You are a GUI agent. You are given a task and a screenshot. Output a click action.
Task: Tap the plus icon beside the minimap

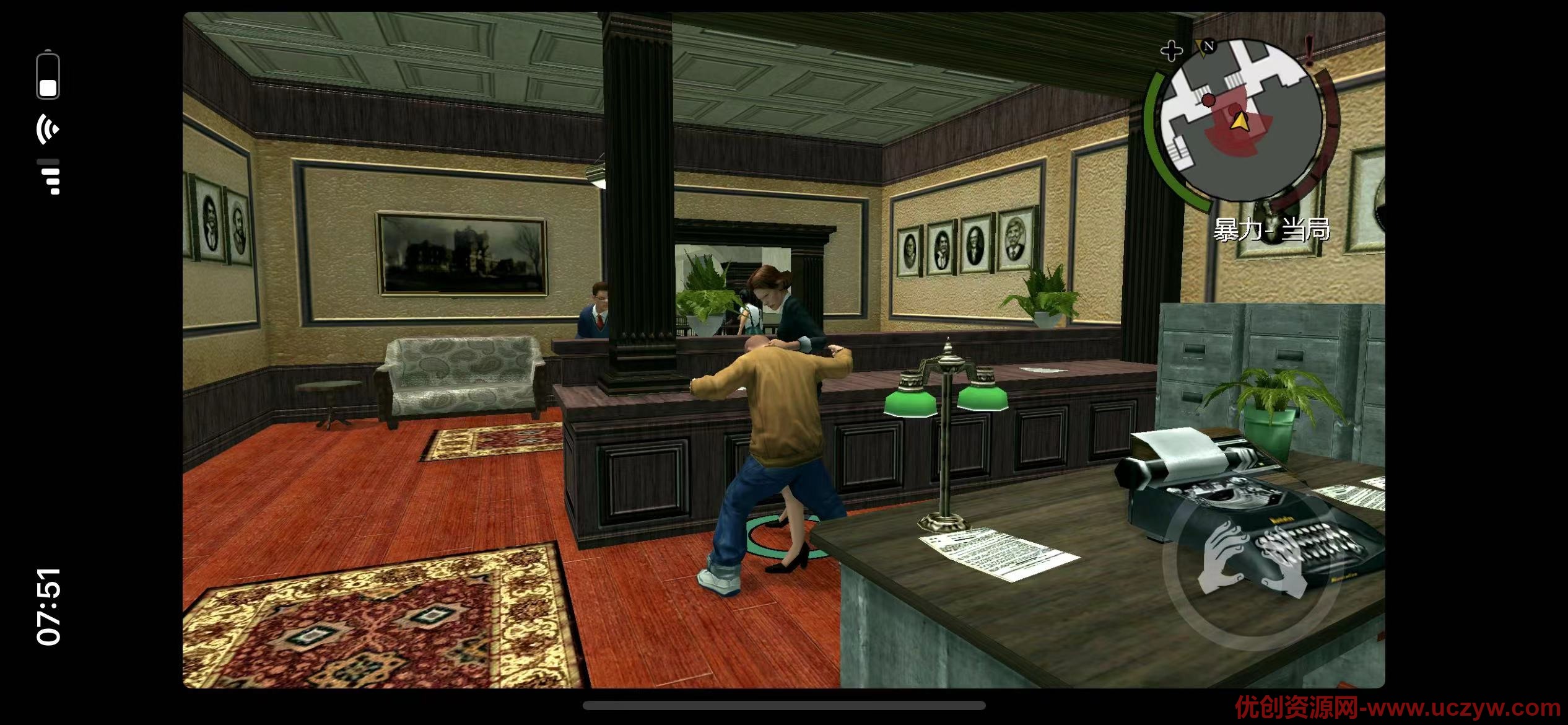tap(1171, 51)
